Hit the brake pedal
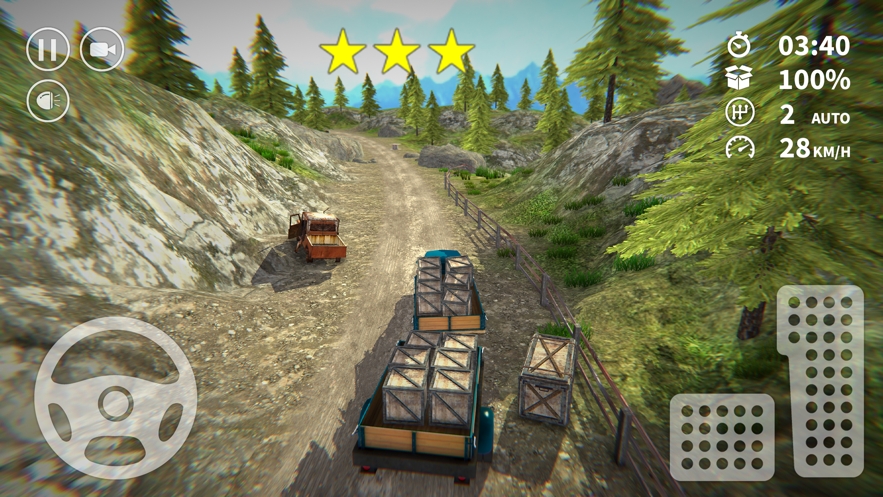883x497 pixels. pos(721,436)
